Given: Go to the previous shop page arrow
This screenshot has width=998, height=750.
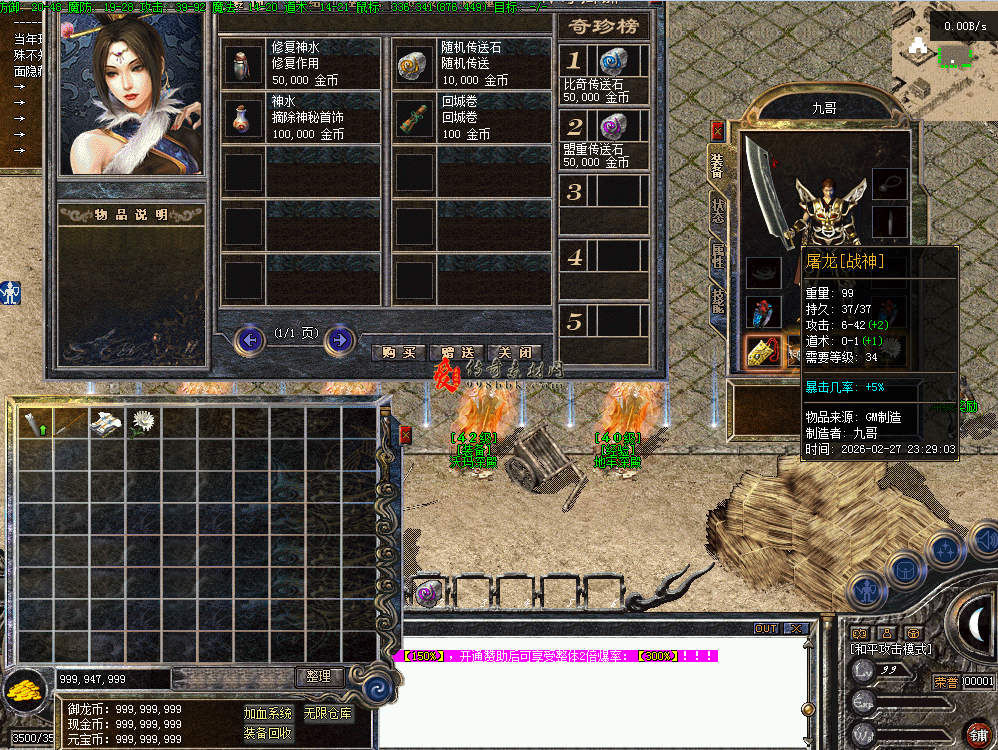Looking at the screenshot, I should [249, 340].
